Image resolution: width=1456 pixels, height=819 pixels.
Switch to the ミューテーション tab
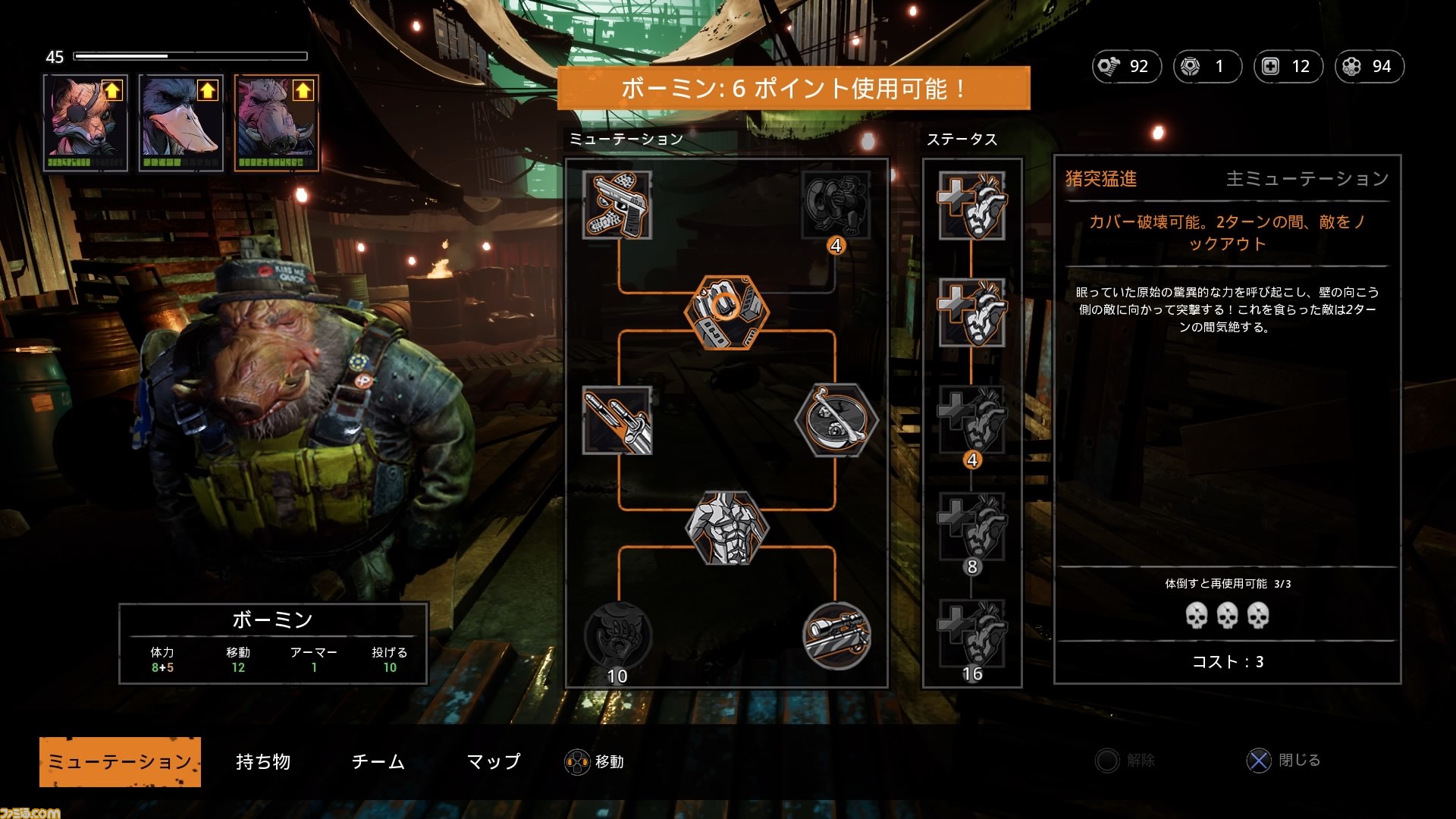(x=120, y=761)
